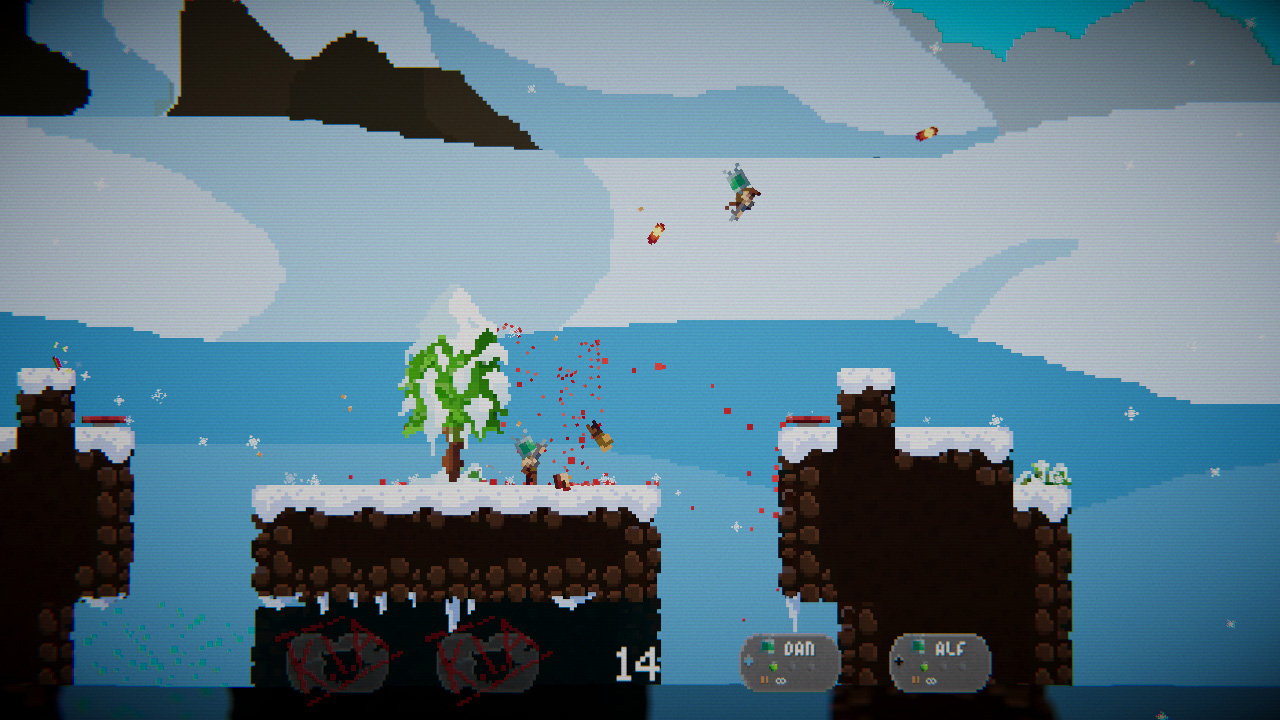Viewport: 1280px width, 720px height.
Task: Click the infinity lives symbol on ALF's panel
Action: 930,681
